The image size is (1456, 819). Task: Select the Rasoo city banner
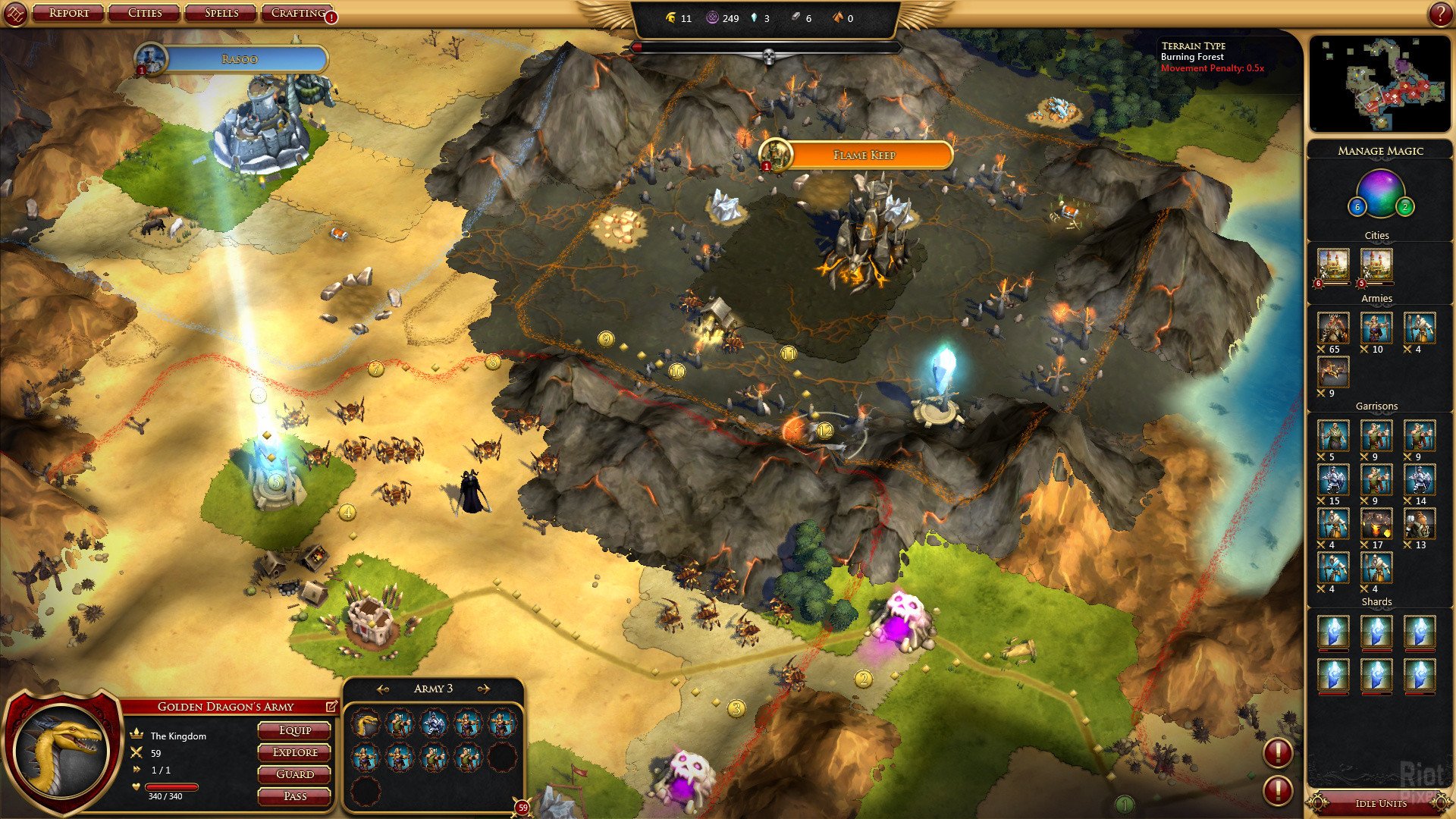click(240, 59)
